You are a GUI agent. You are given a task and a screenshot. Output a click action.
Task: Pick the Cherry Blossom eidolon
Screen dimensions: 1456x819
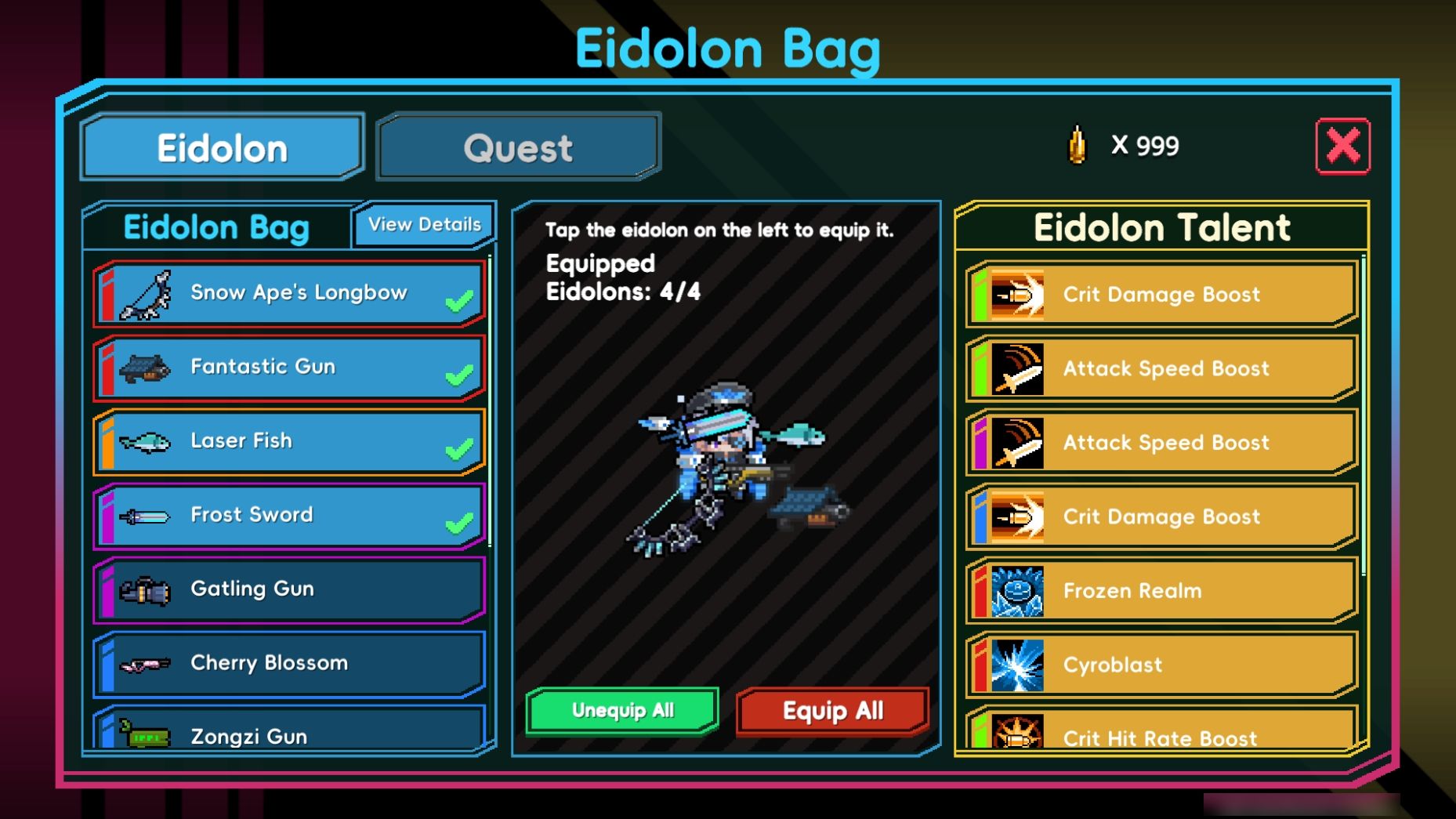pos(289,663)
